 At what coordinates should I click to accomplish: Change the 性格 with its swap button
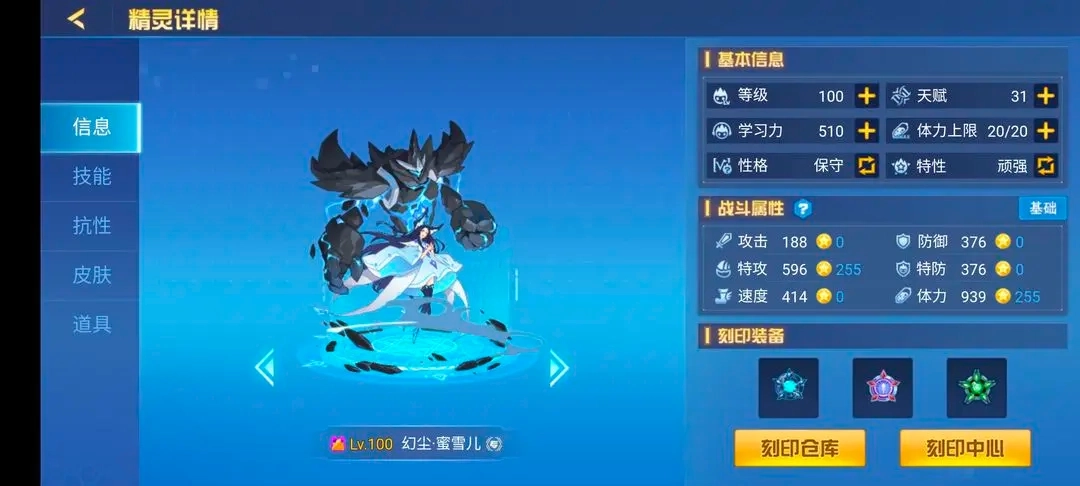pos(866,166)
